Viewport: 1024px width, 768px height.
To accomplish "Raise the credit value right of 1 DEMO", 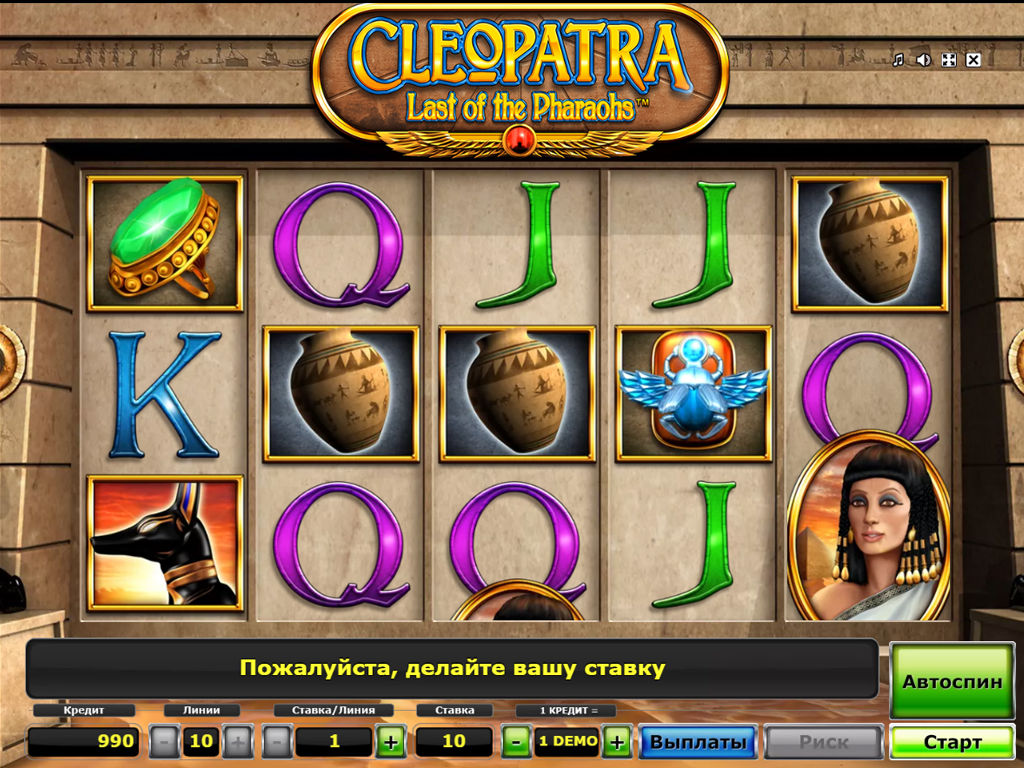I will pyautogui.click(x=617, y=742).
